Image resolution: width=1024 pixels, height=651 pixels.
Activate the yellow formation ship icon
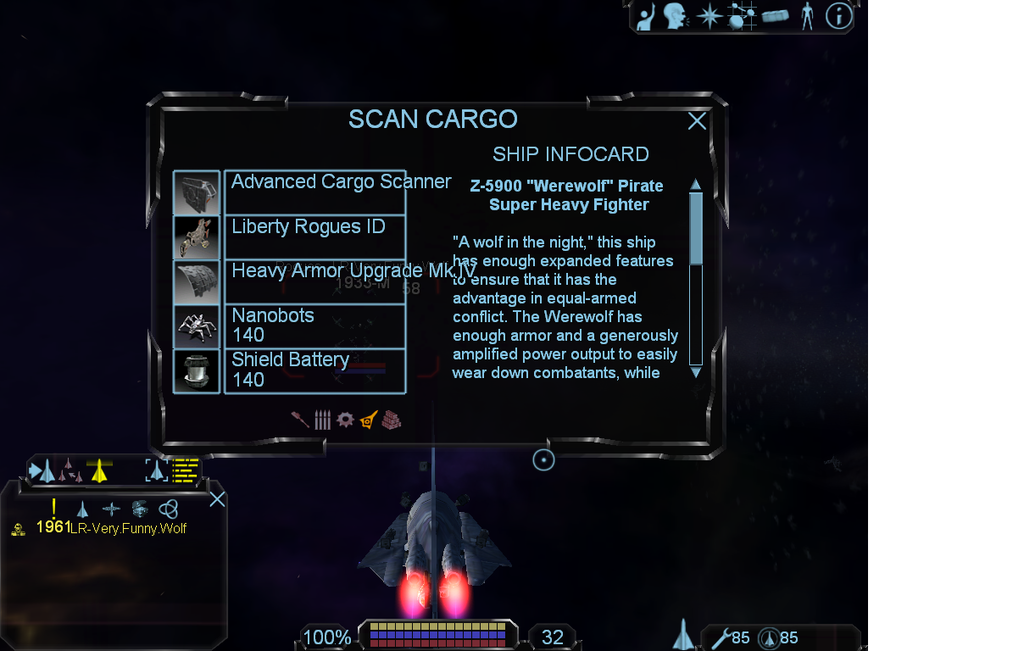click(98, 470)
